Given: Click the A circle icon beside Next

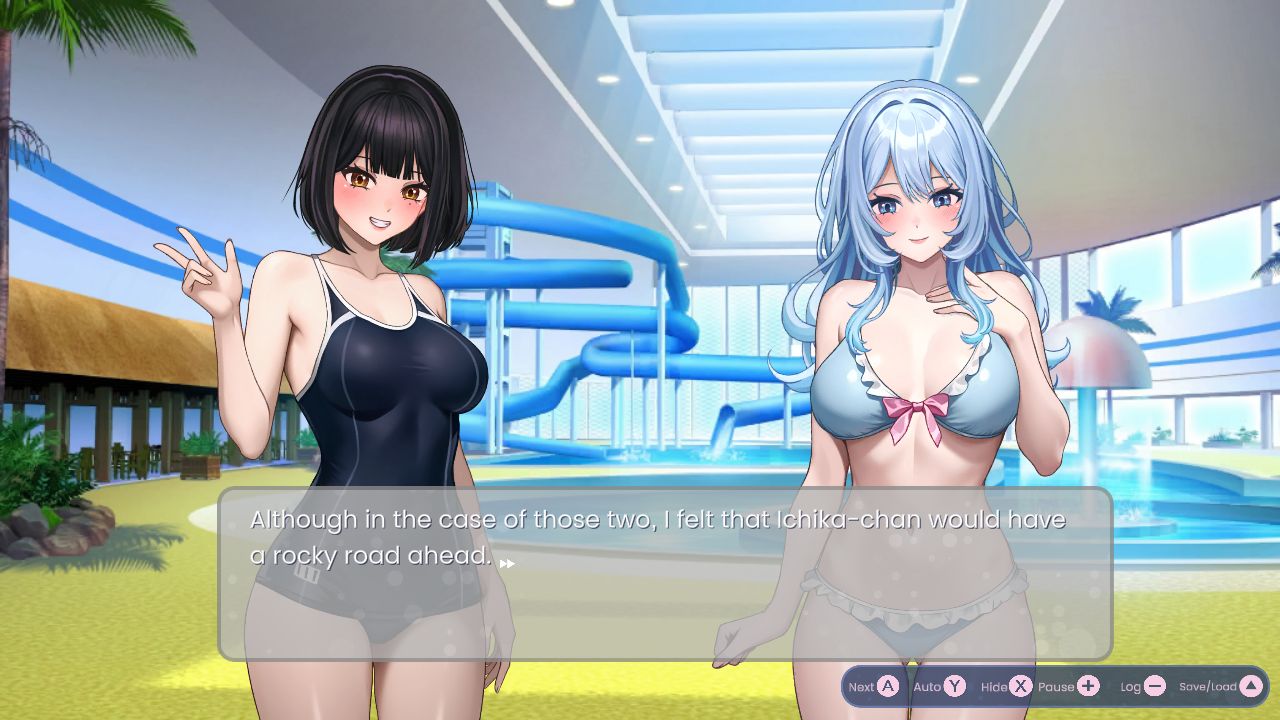Looking at the screenshot, I should pyautogui.click(x=886, y=686).
